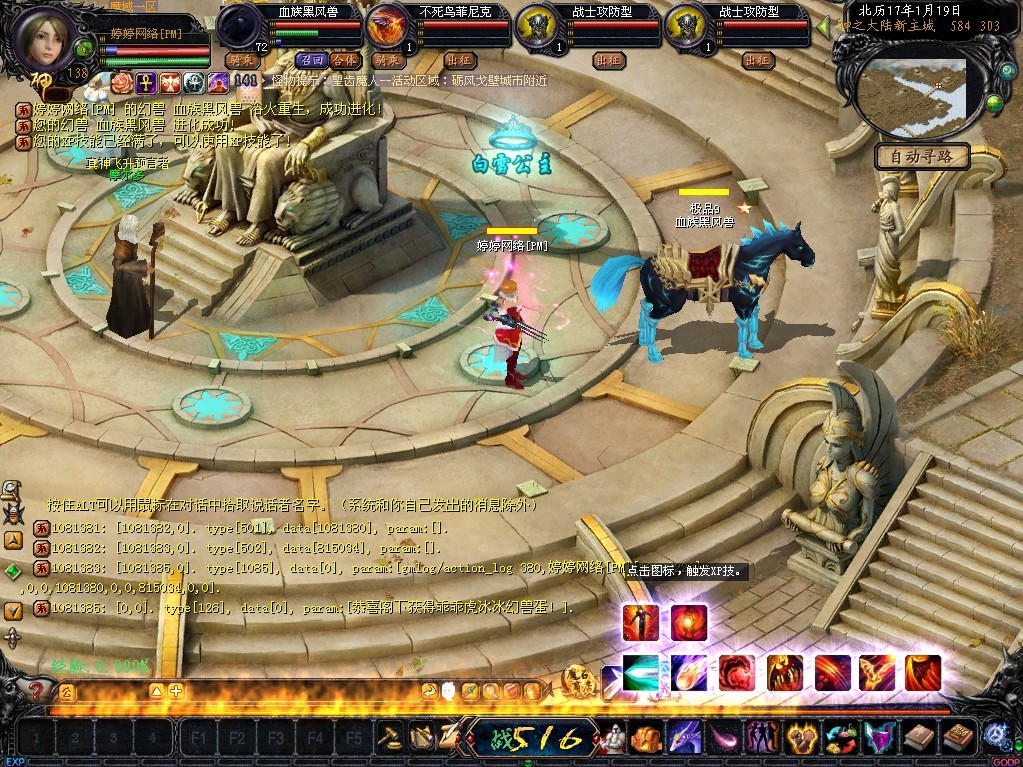Send the first 战士攻防型 pet with 出征
Screen dimensions: 1023x767
point(607,60)
